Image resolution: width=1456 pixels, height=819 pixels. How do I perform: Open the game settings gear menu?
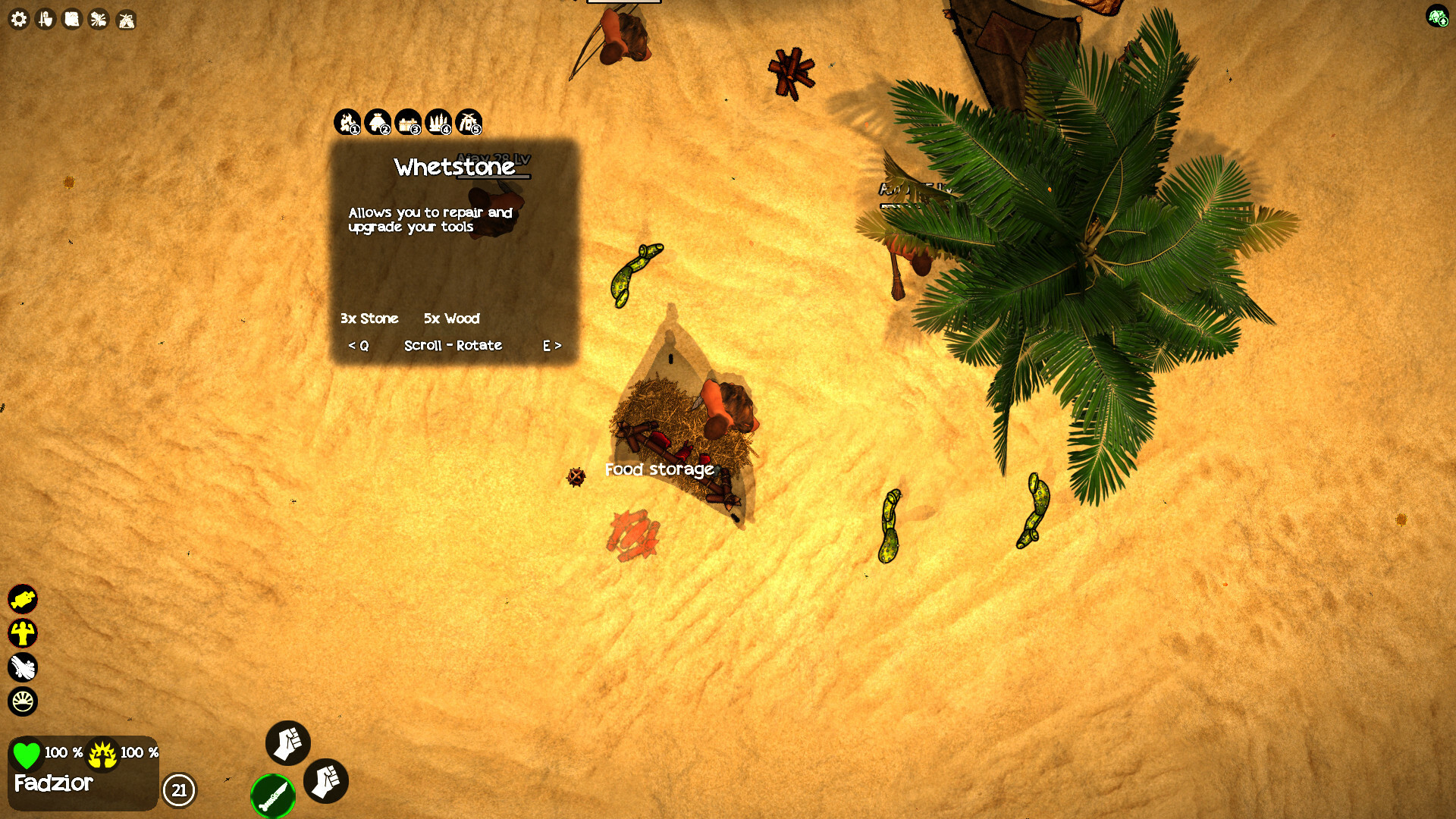click(18, 20)
